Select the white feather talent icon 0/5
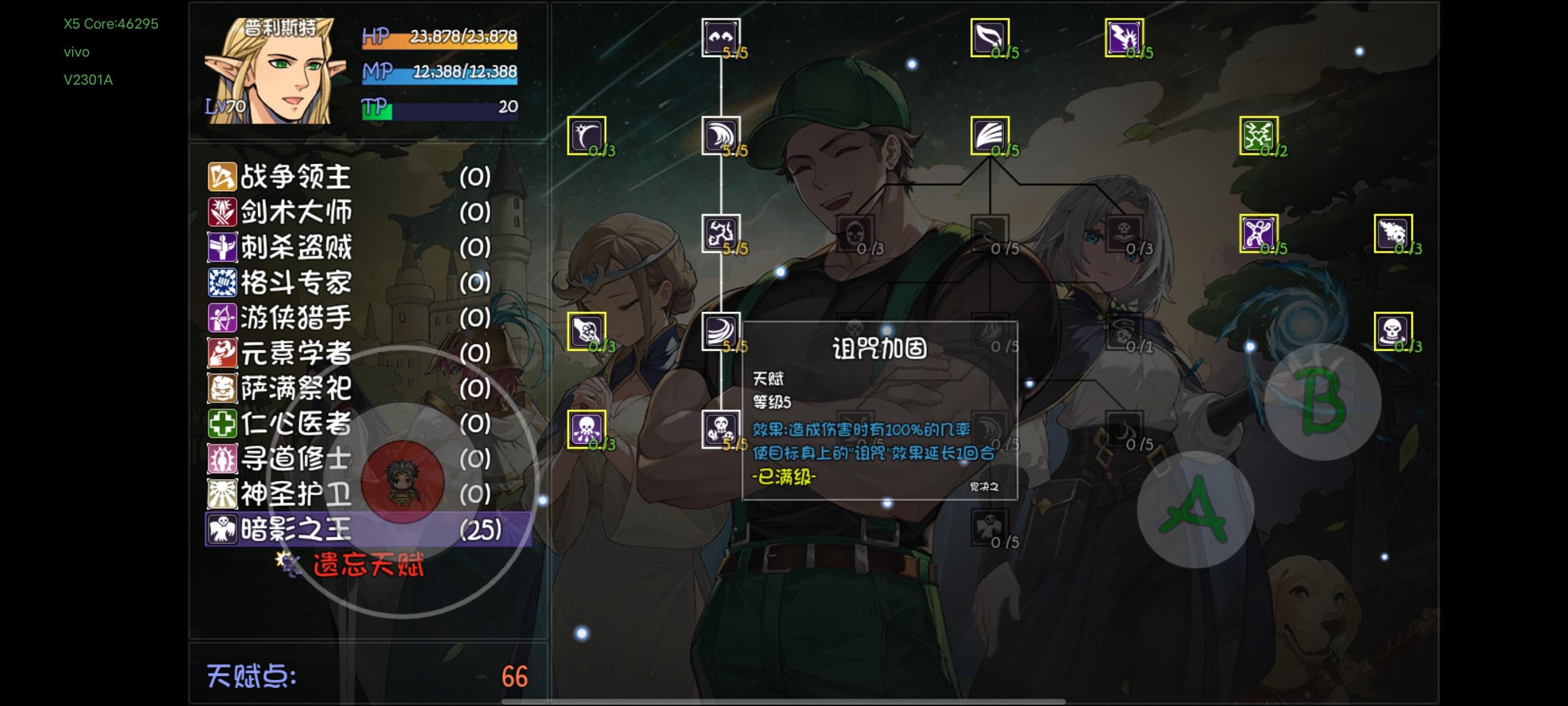The width and height of the screenshot is (1568, 706). click(990, 135)
